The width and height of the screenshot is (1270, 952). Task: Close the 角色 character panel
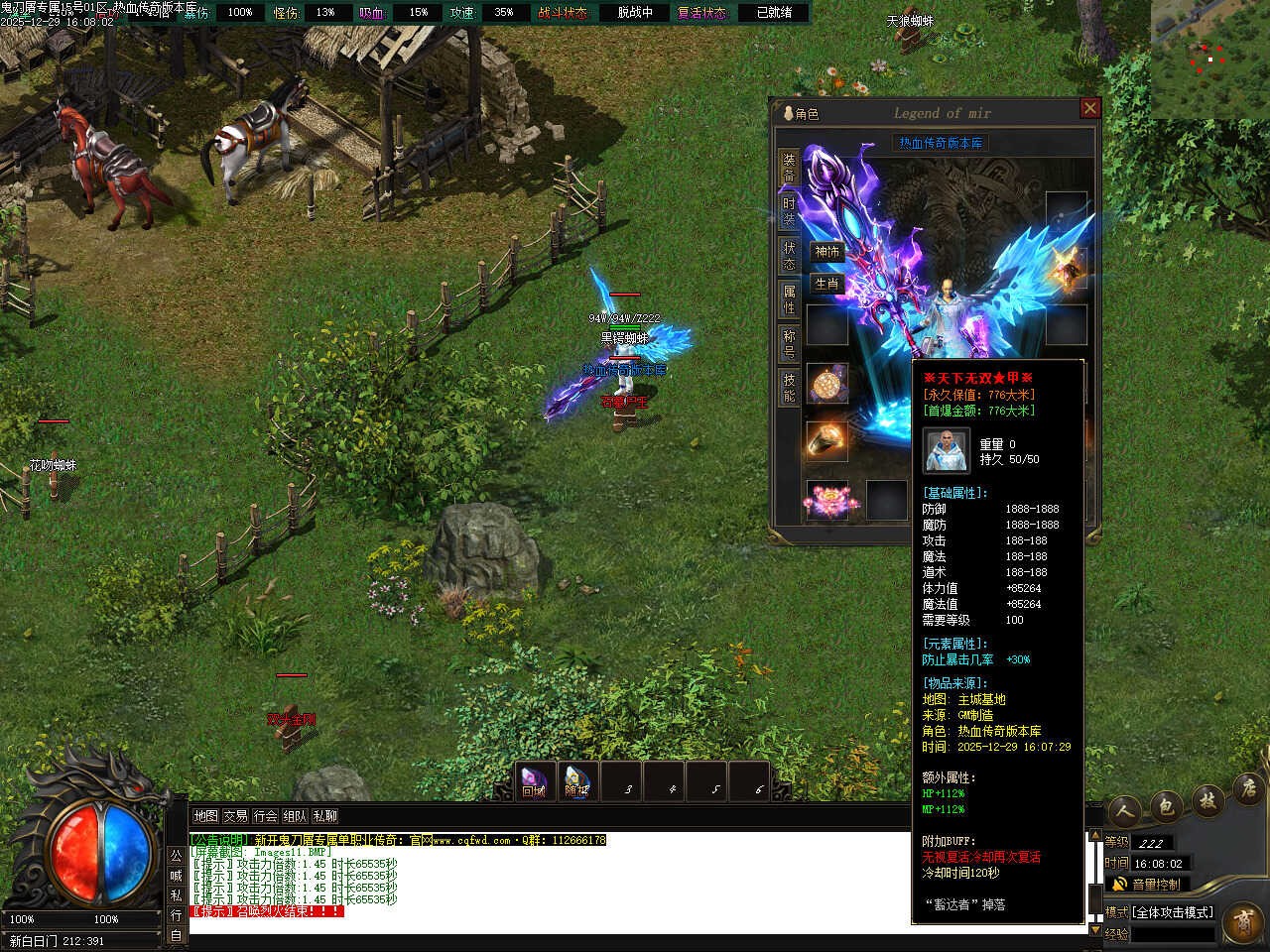click(1089, 108)
